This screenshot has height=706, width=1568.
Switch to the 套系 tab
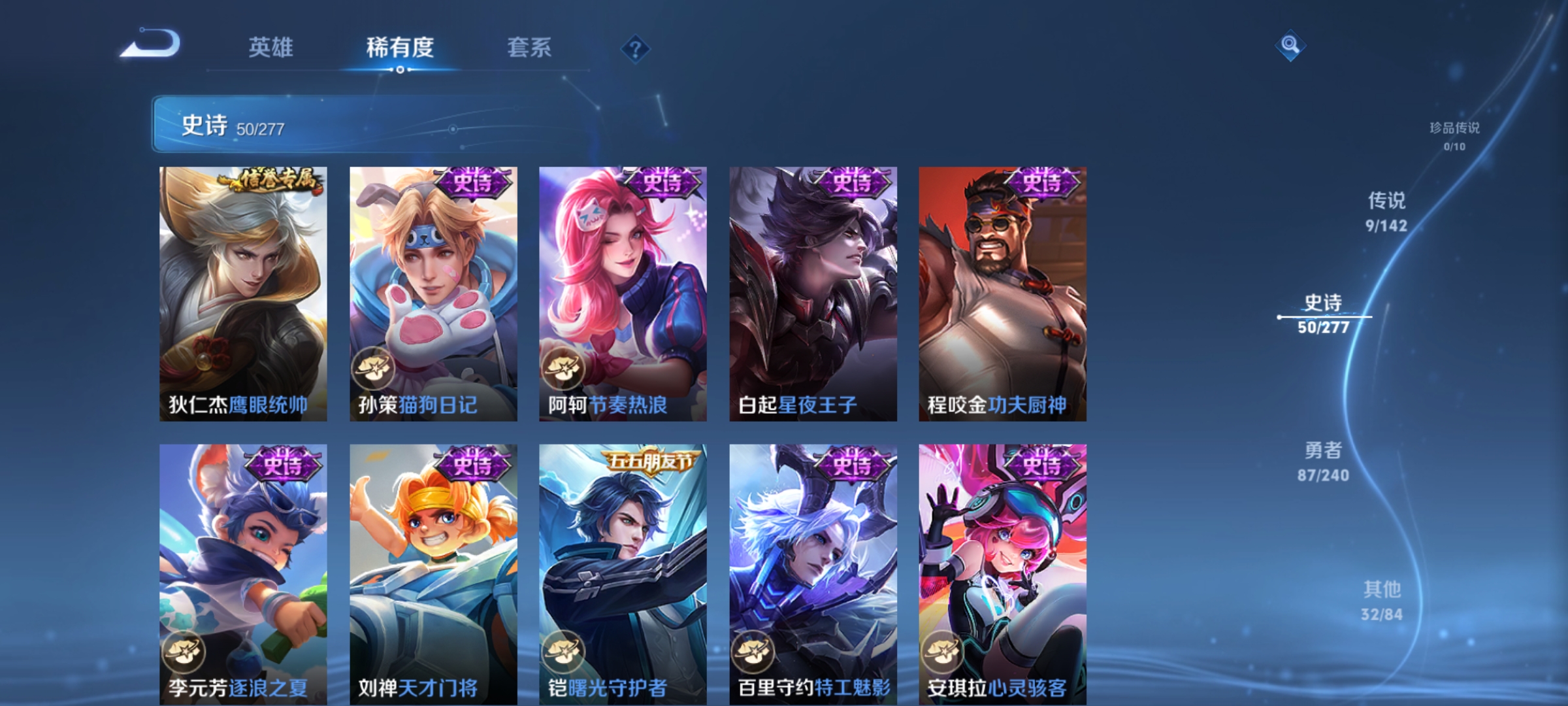pyautogui.click(x=529, y=47)
